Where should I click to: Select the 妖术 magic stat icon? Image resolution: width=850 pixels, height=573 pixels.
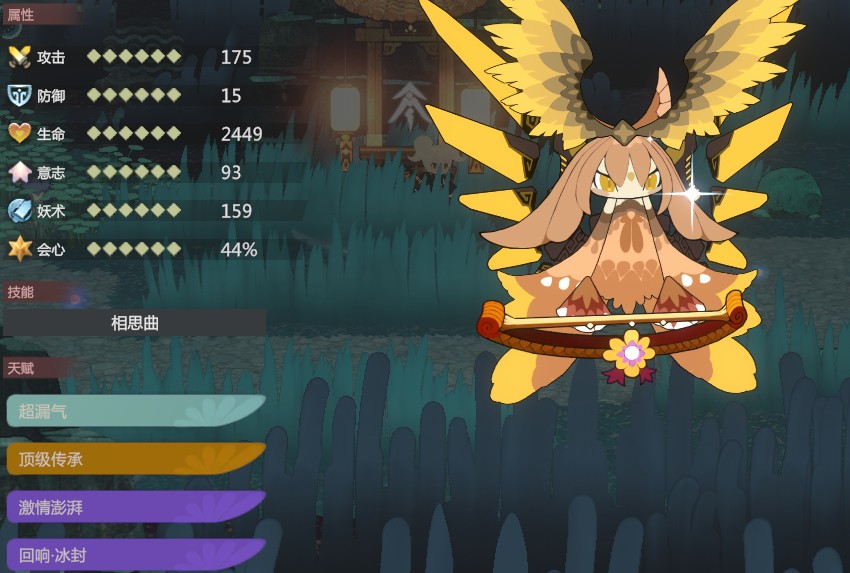[19, 211]
